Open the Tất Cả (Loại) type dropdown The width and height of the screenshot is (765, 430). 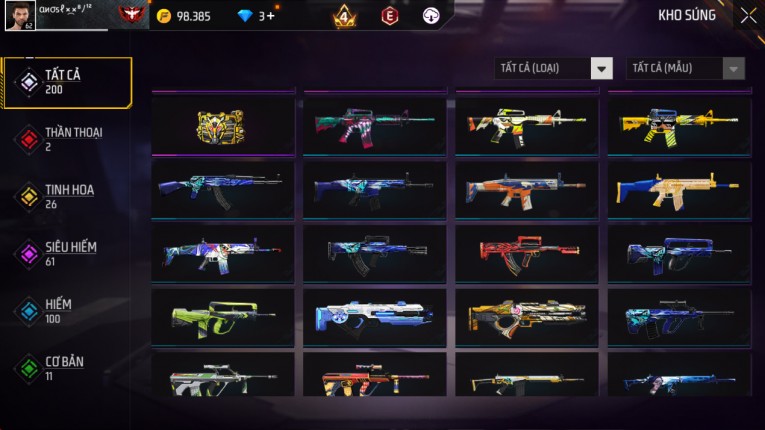point(554,68)
